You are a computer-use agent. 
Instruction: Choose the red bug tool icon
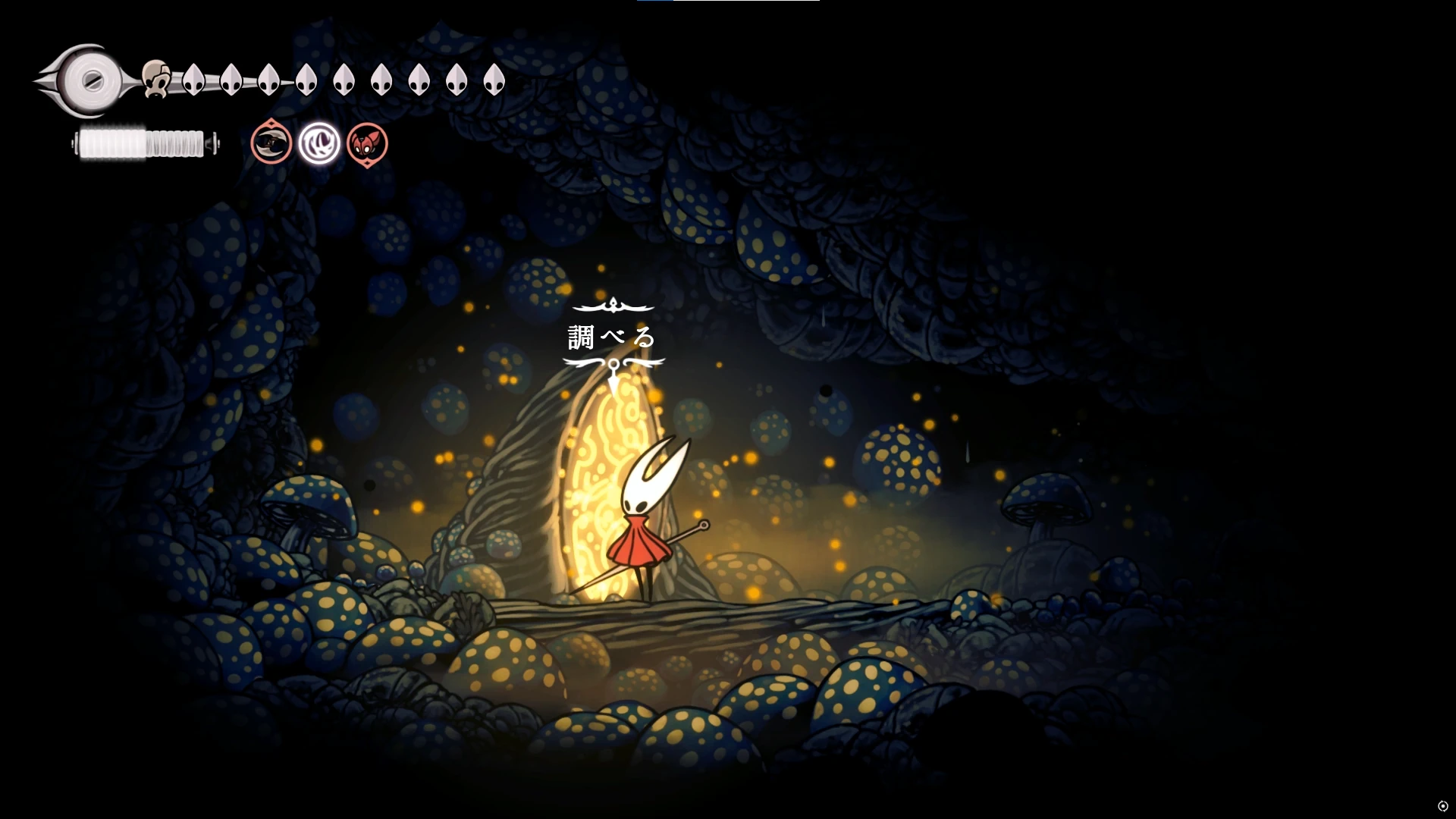(367, 143)
